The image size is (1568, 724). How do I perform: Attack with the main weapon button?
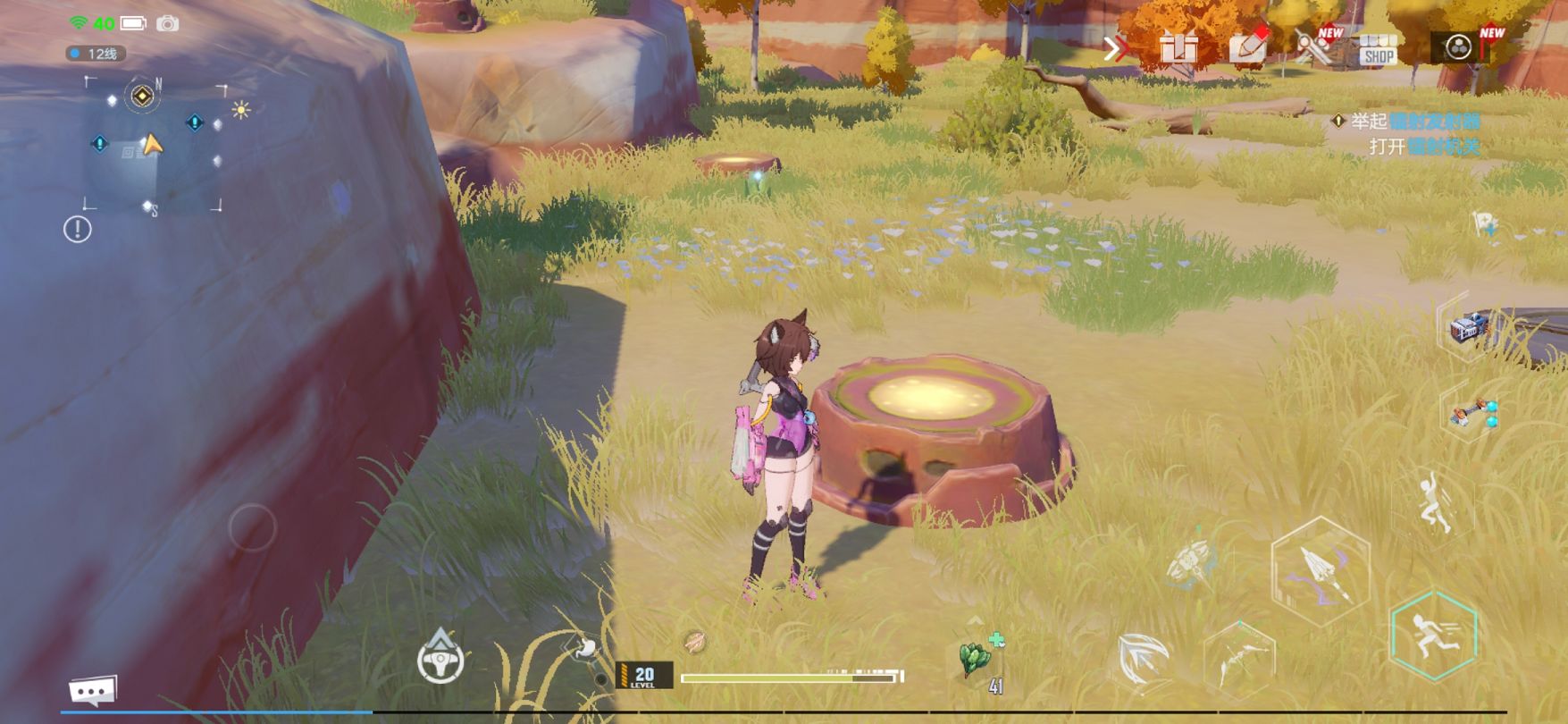(1320, 568)
